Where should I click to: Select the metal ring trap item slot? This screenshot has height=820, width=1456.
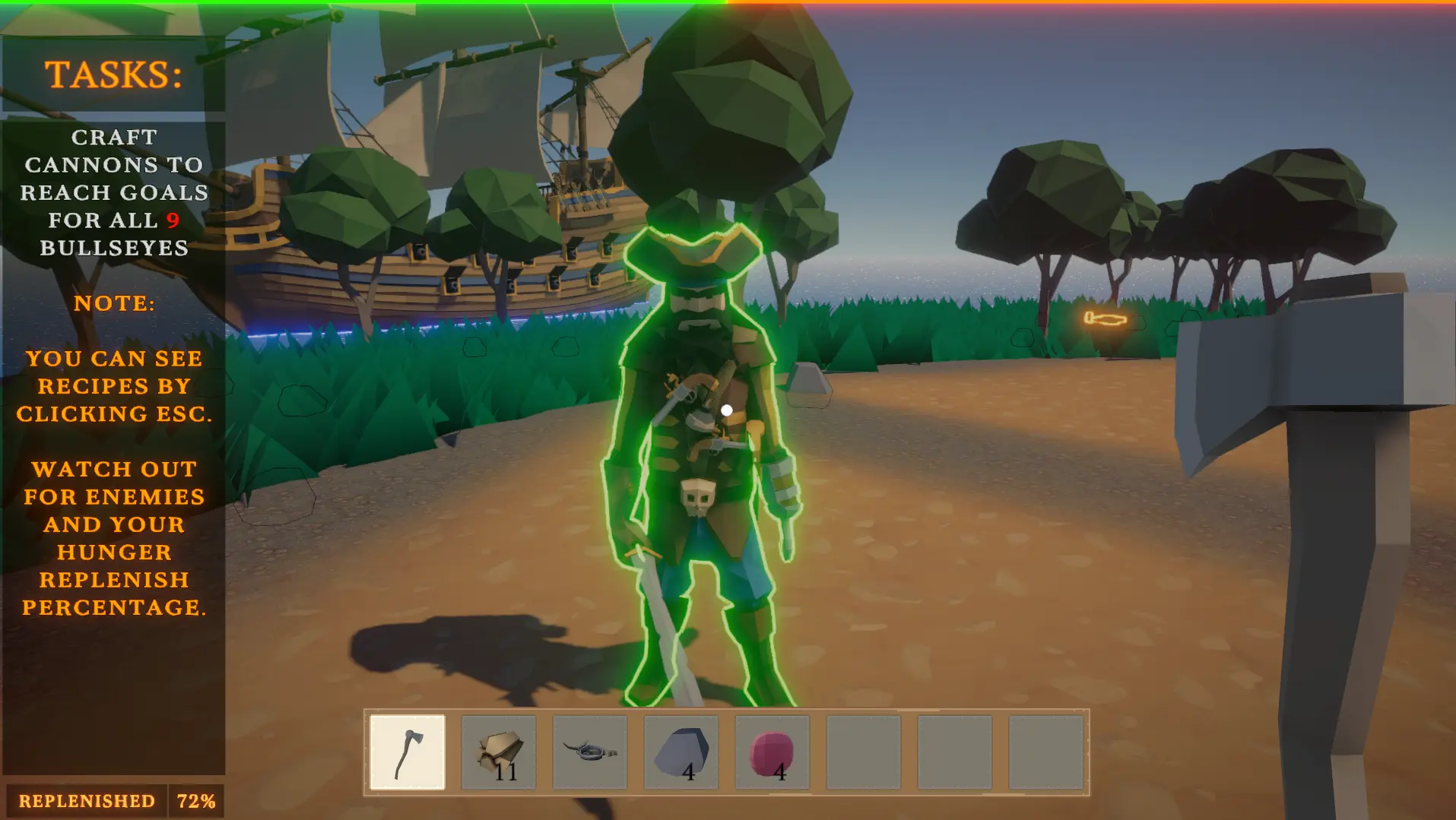[590, 752]
